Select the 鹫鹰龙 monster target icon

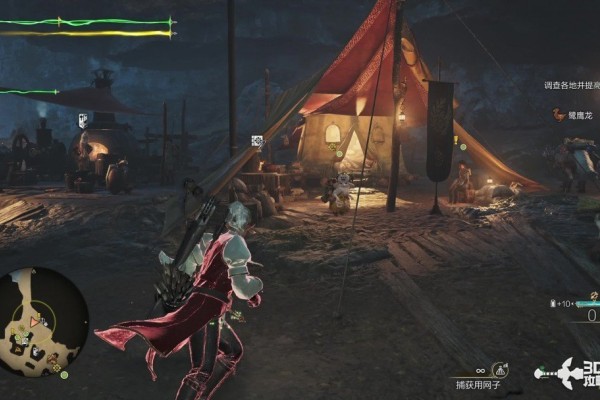click(x=557, y=115)
